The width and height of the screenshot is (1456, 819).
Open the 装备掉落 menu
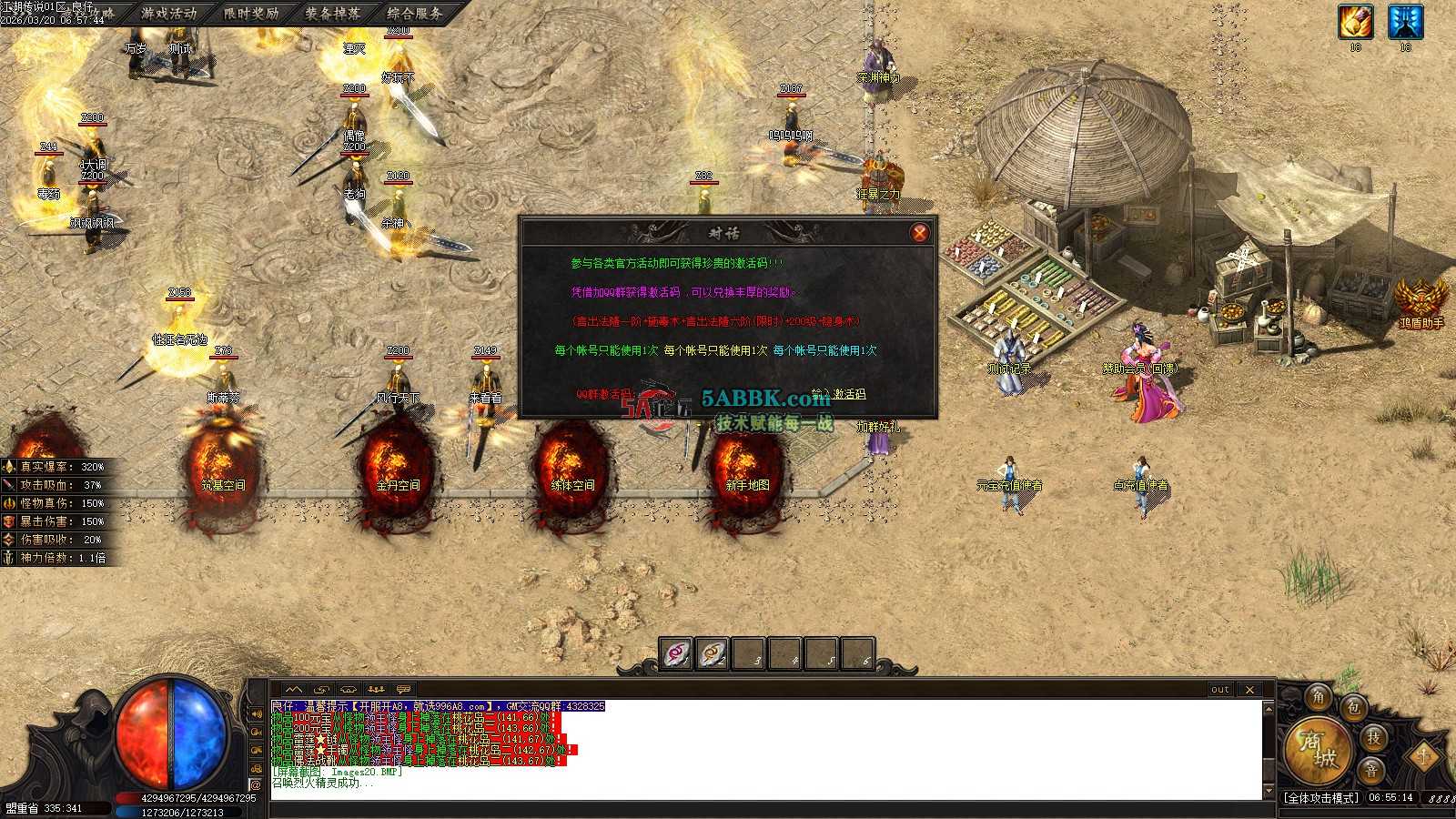pyautogui.click(x=333, y=14)
